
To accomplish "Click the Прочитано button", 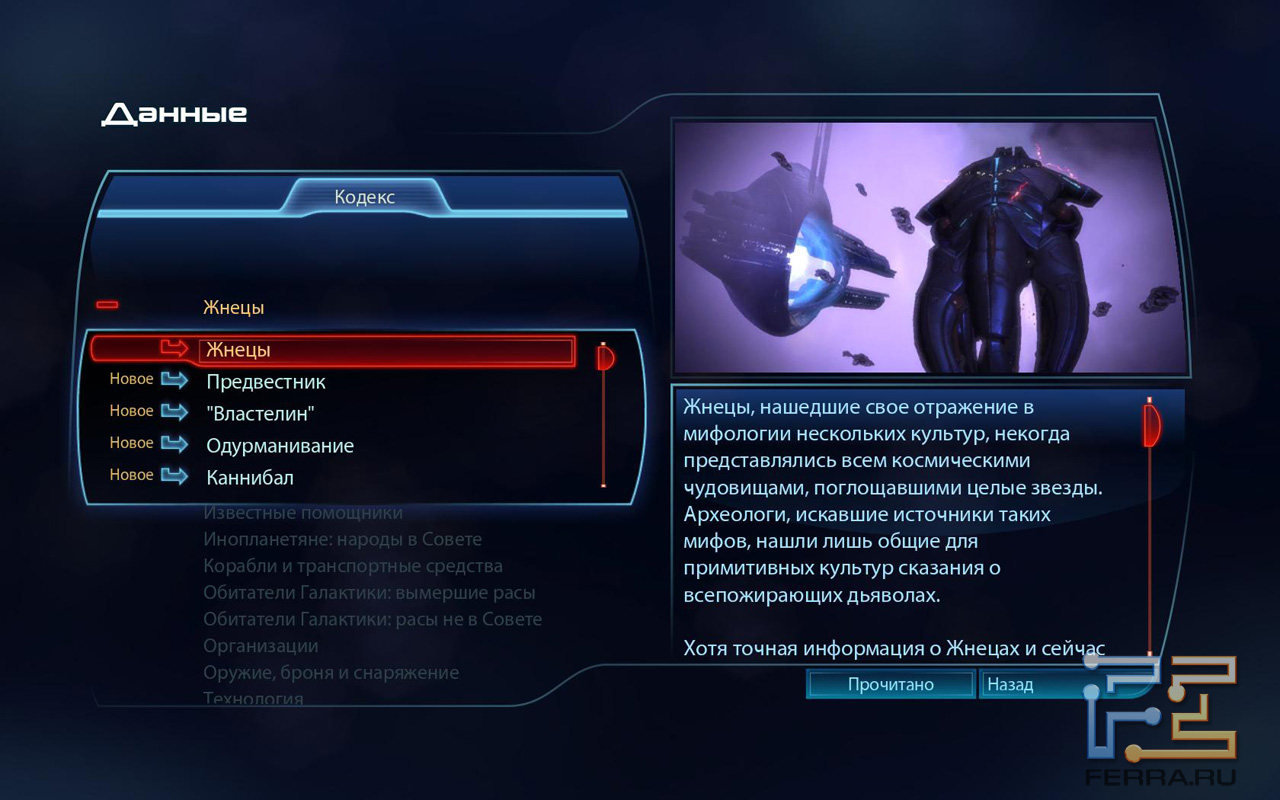I will [x=890, y=685].
